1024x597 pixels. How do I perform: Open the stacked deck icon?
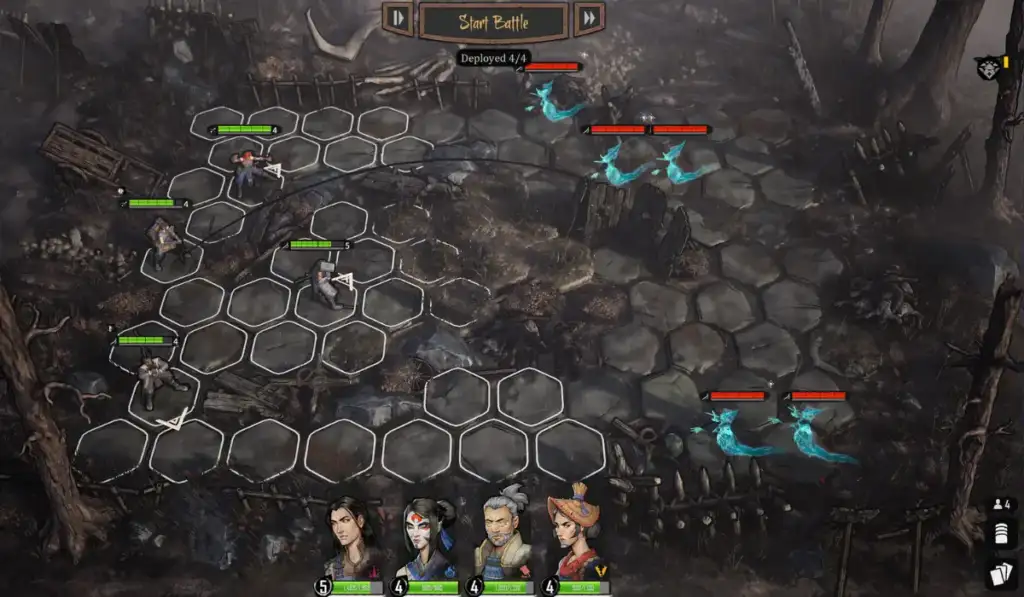[x=1001, y=536]
